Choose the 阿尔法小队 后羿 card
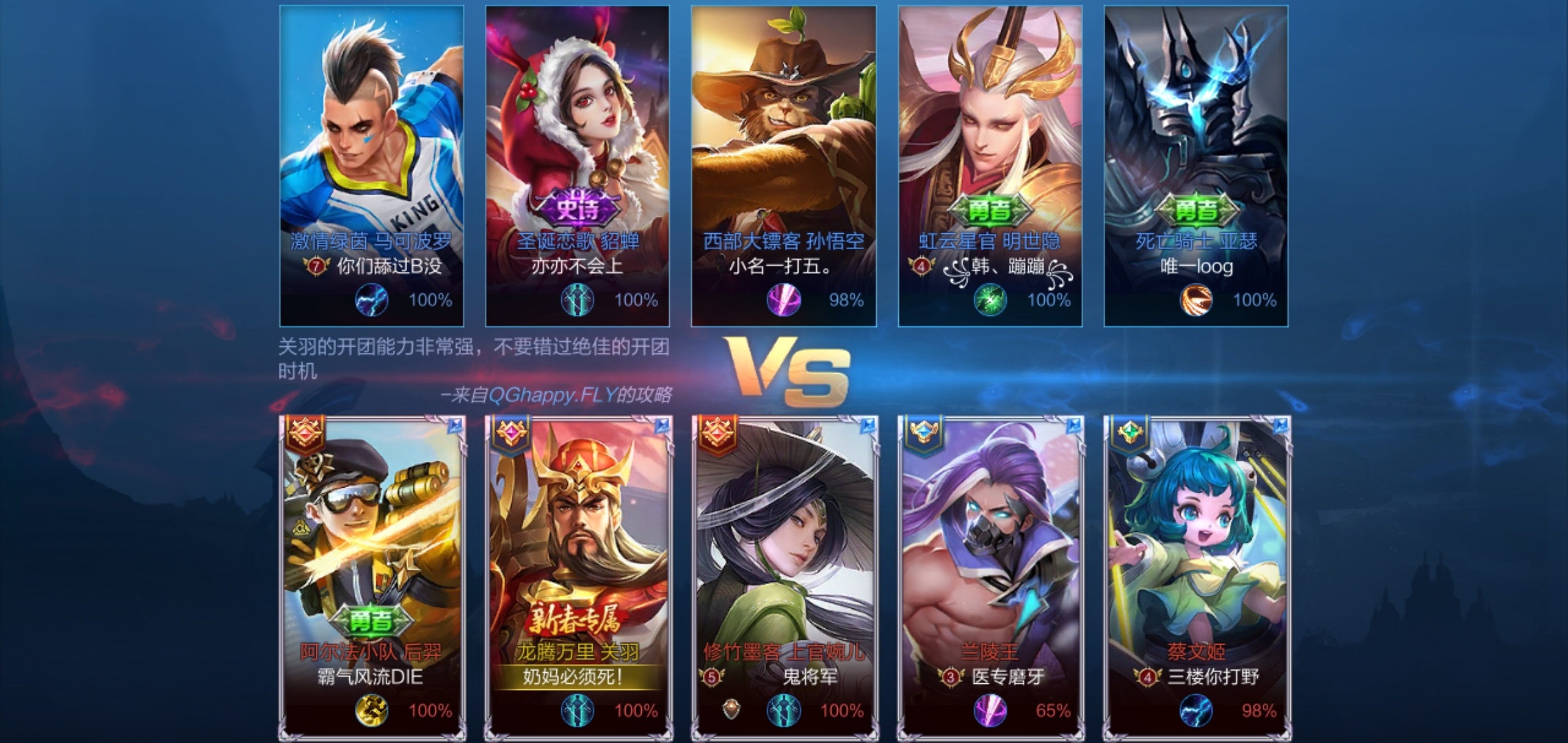Viewport: 1568px width, 743px height. click(371, 550)
